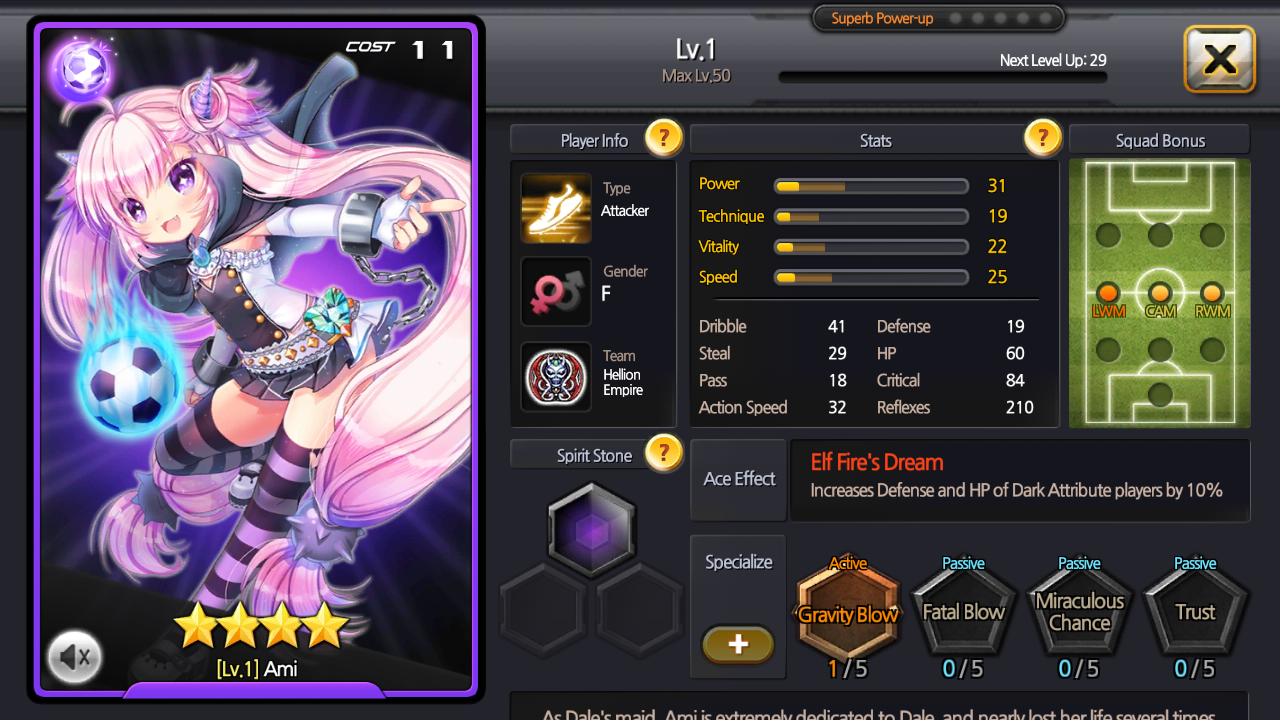Open the Stats help question mark
1280x720 pixels.
point(1042,138)
